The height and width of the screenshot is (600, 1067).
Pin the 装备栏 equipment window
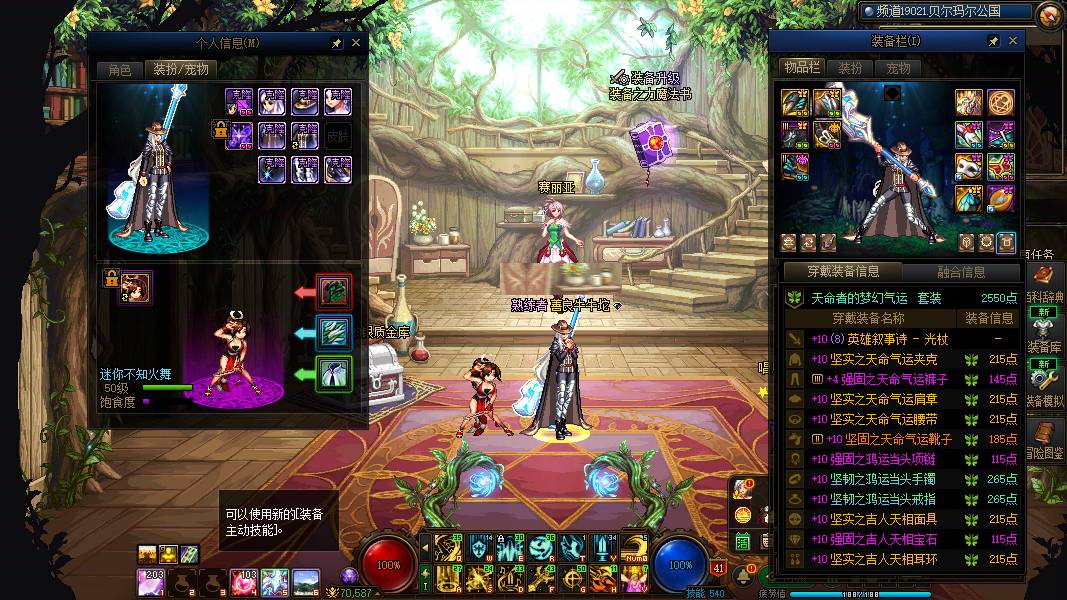(993, 41)
